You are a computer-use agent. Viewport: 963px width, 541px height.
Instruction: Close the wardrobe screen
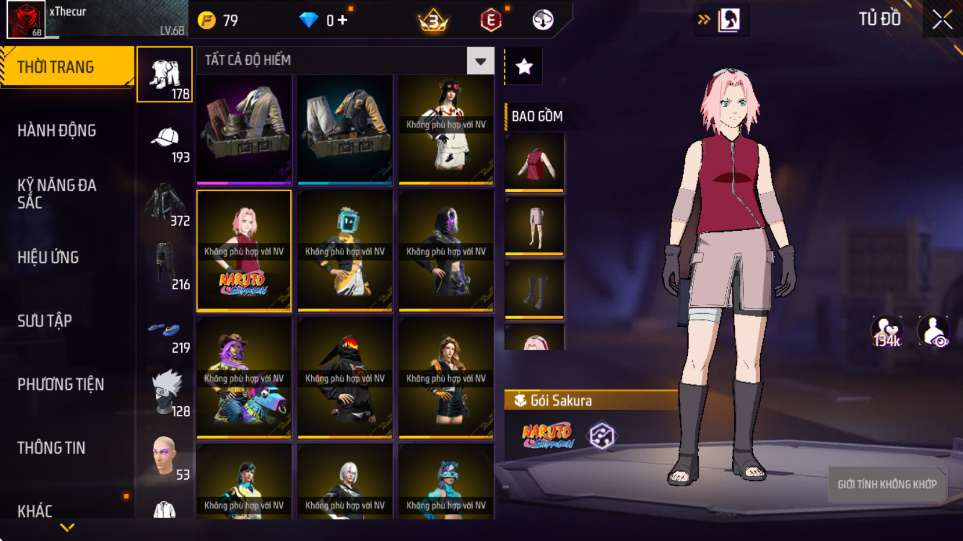[x=941, y=20]
